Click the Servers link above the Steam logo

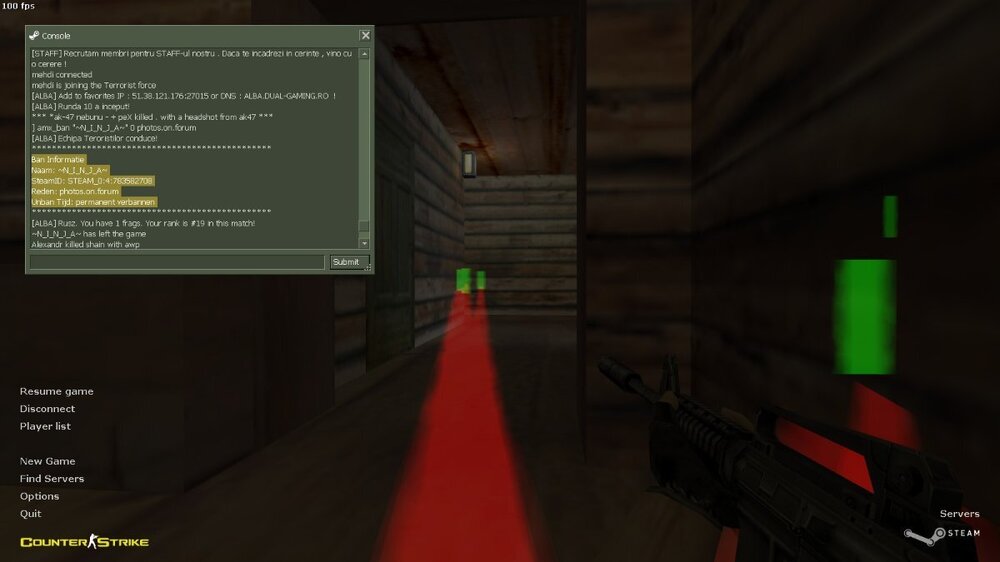[959, 514]
